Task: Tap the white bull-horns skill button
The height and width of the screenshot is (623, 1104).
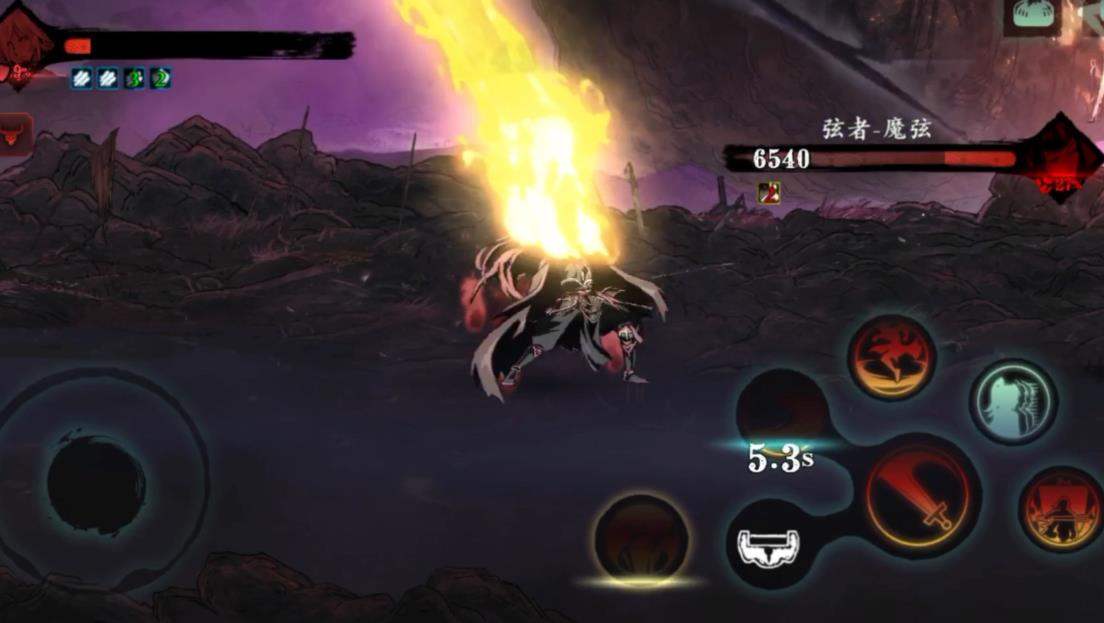Action: click(768, 544)
